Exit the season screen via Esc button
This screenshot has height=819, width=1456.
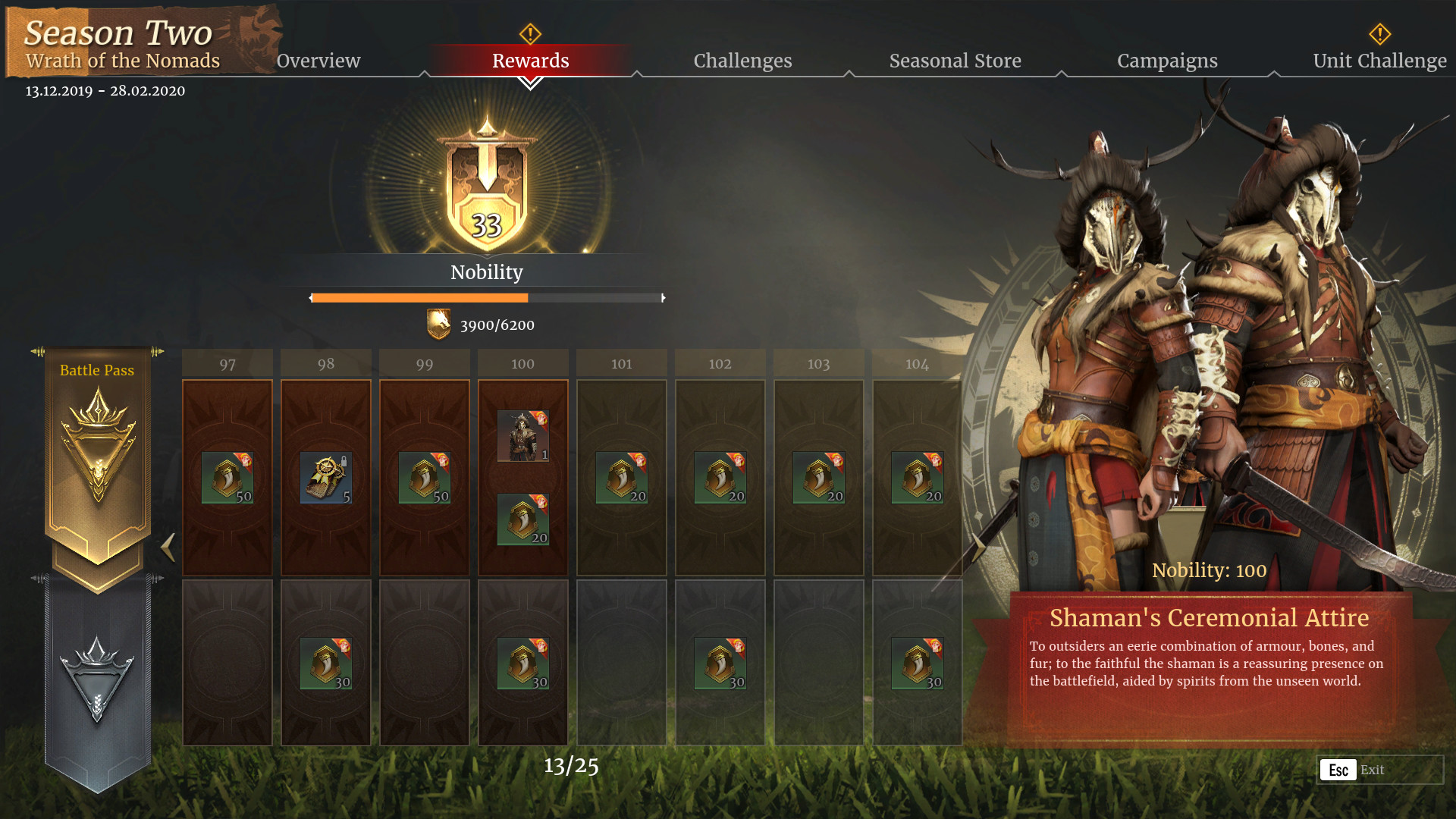[1338, 770]
